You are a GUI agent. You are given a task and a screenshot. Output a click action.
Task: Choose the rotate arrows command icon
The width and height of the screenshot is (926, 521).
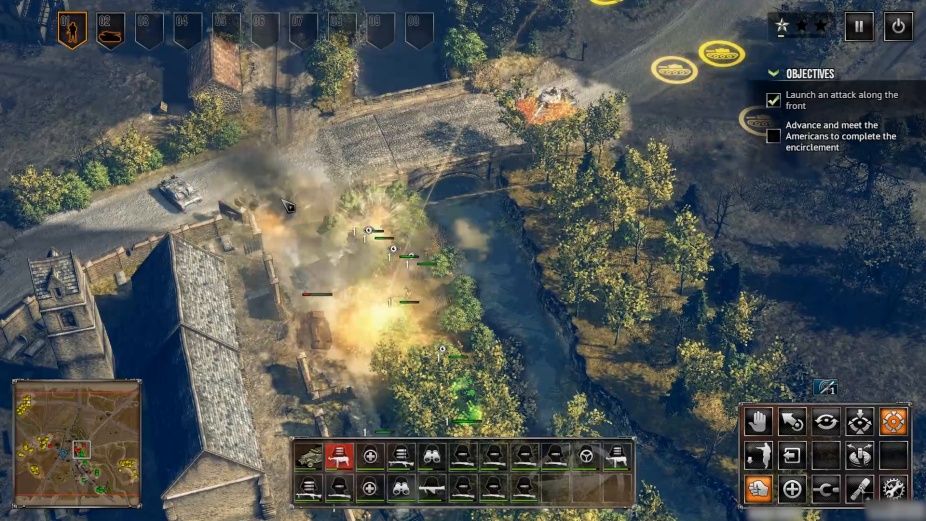pos(826,421)
